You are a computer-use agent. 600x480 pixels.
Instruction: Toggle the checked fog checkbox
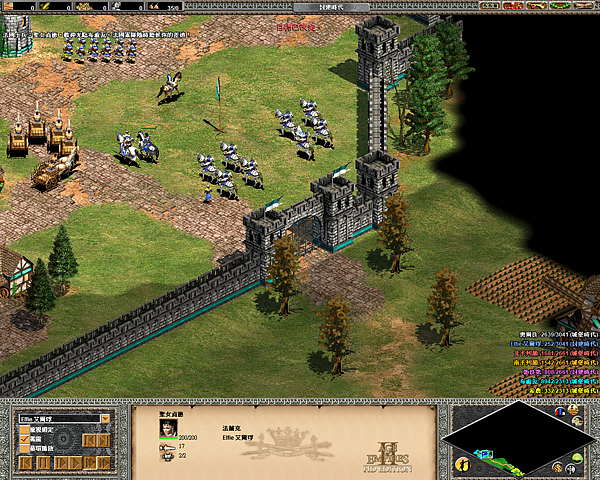click(24, 439)
